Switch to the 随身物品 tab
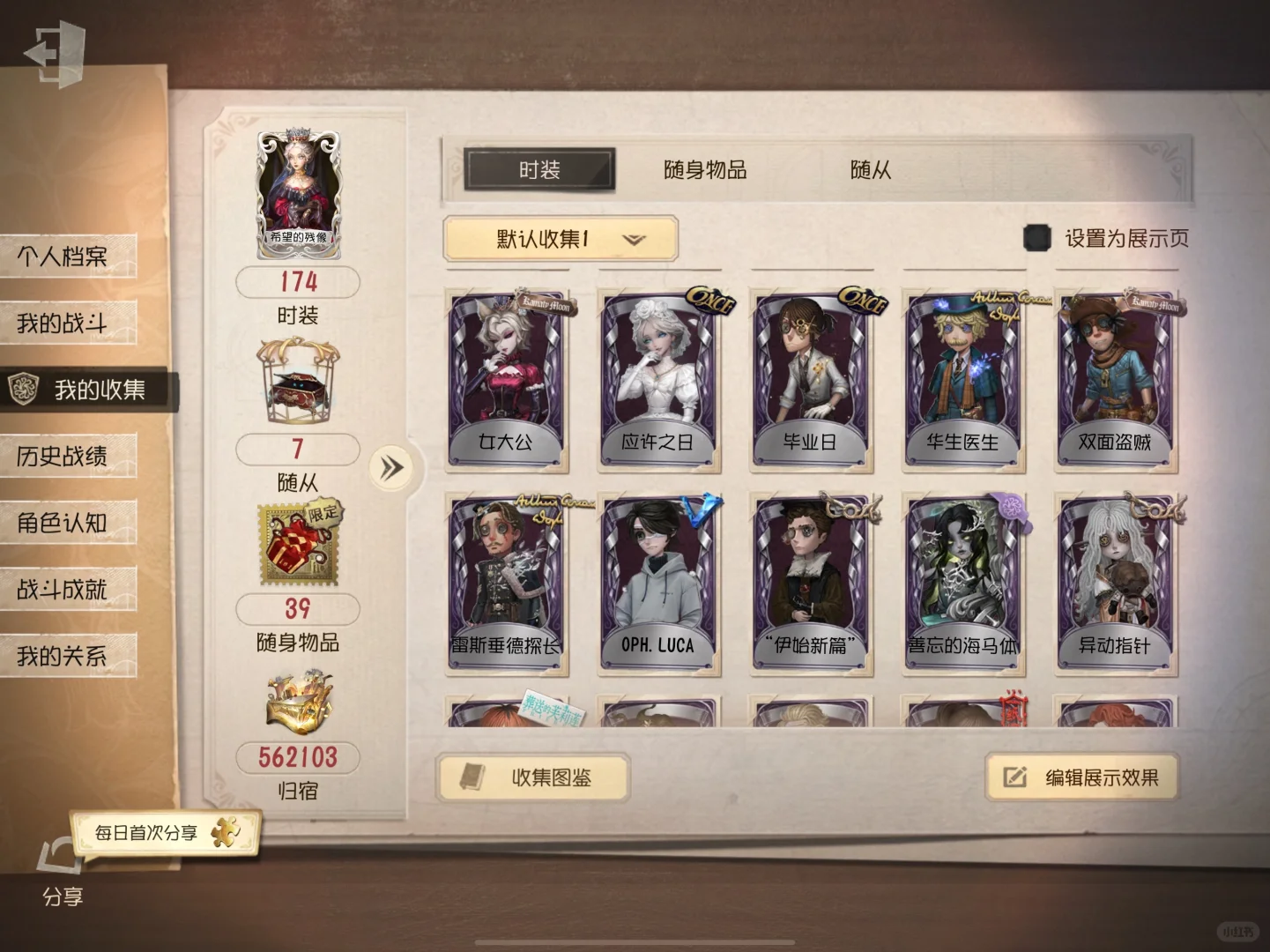Screen dimensions: 1270x952 (706, 170)
